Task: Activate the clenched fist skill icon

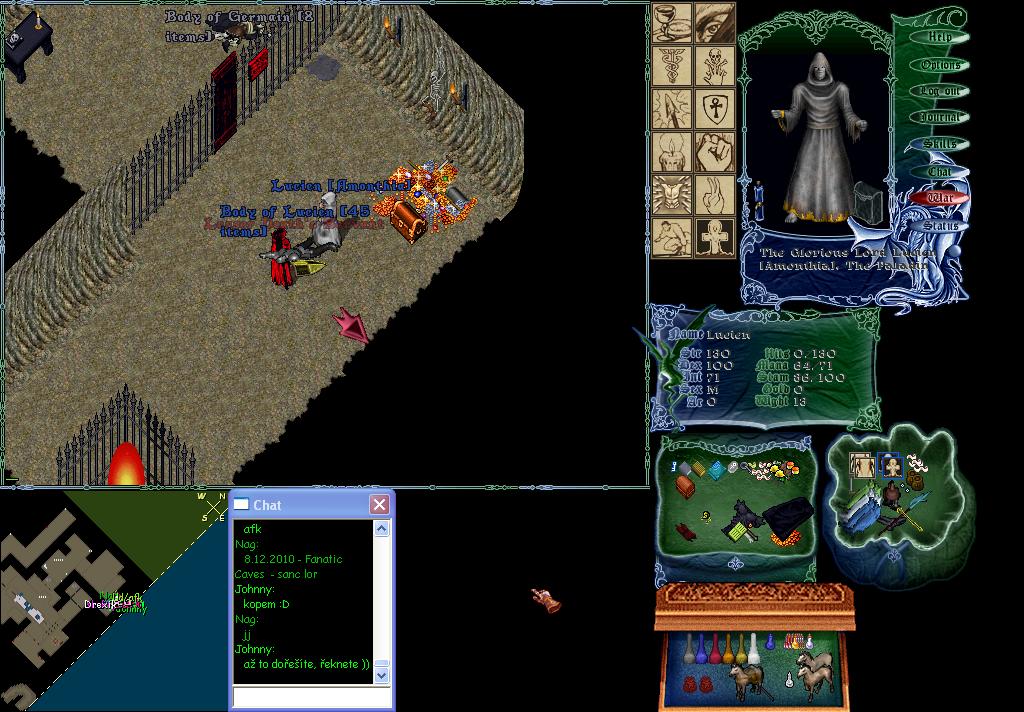Action: [x=714, y=150]
